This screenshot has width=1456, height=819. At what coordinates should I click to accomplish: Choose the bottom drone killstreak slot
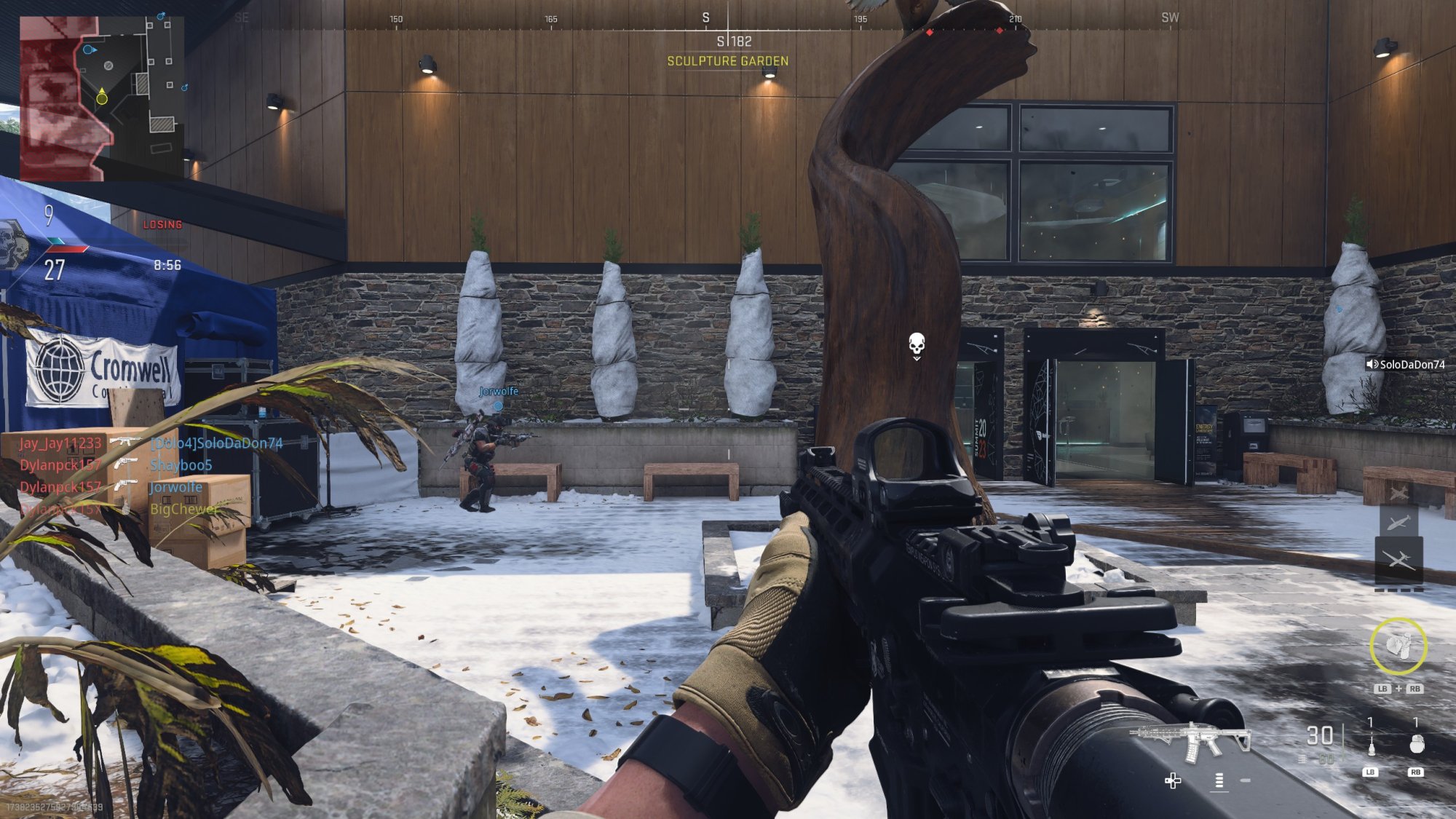coord(1398,559)
